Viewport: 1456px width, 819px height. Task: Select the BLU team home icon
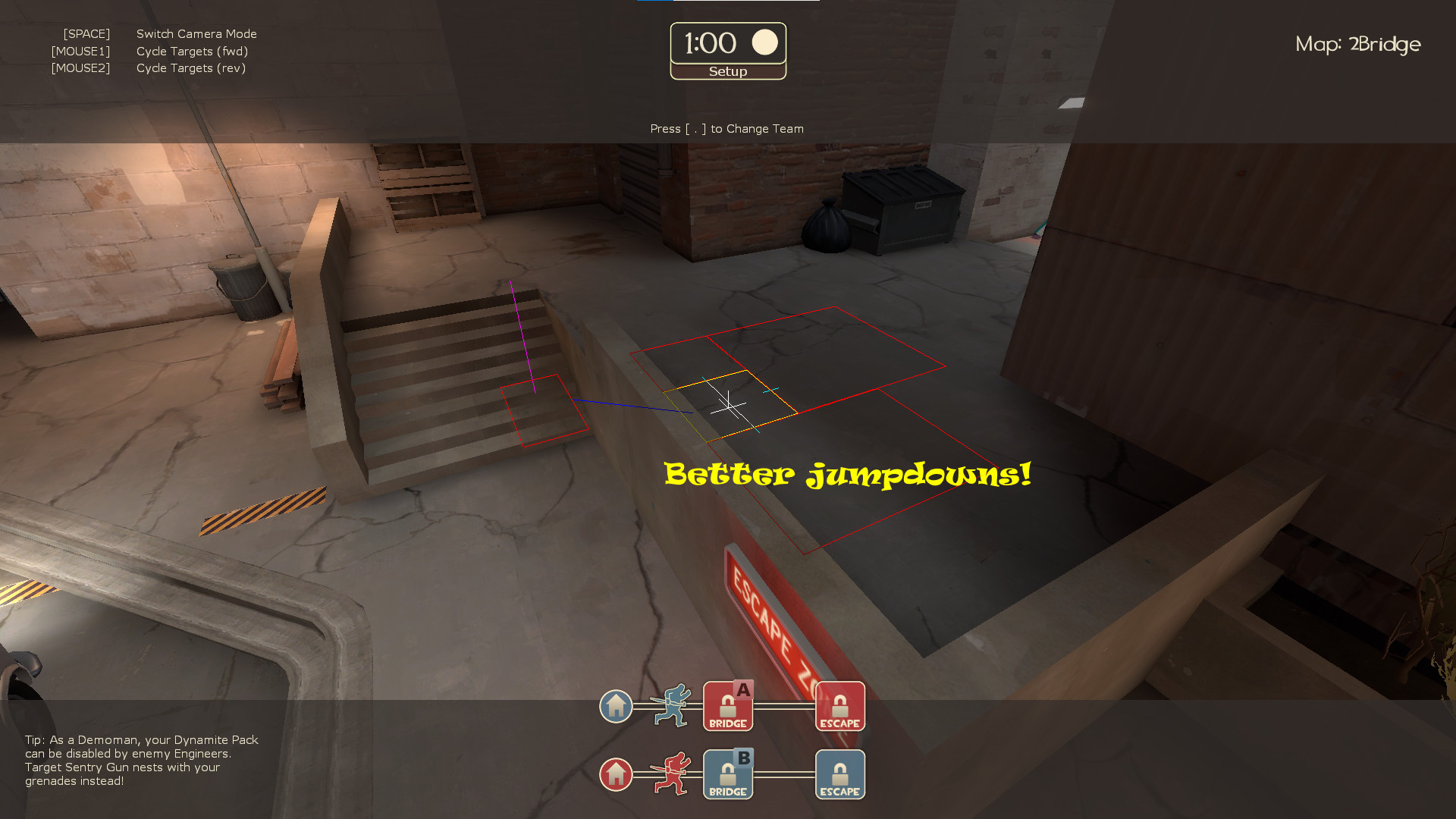coord(616,706)
